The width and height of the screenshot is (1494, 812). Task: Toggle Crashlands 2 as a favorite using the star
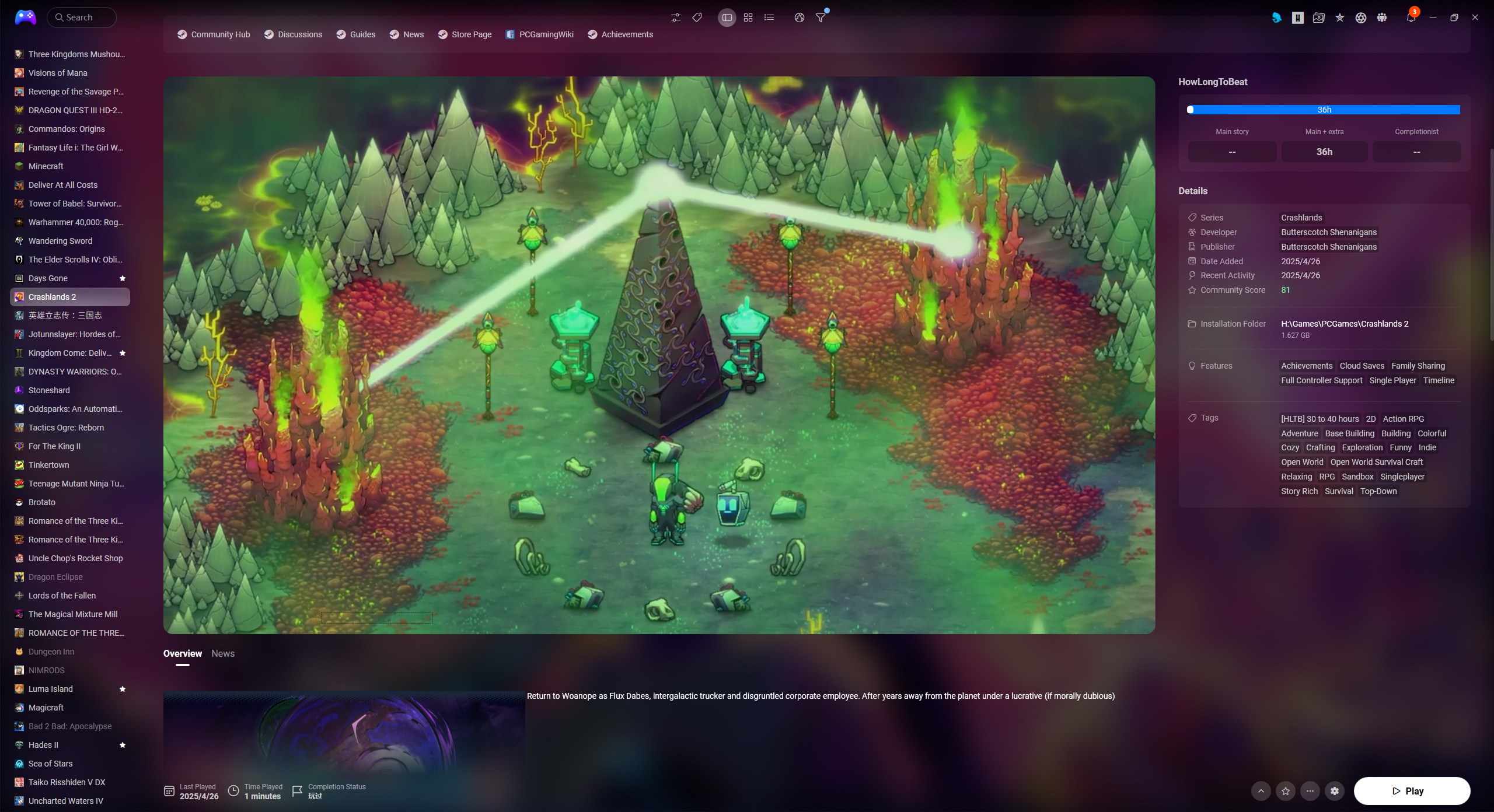tap(1285, 791)
